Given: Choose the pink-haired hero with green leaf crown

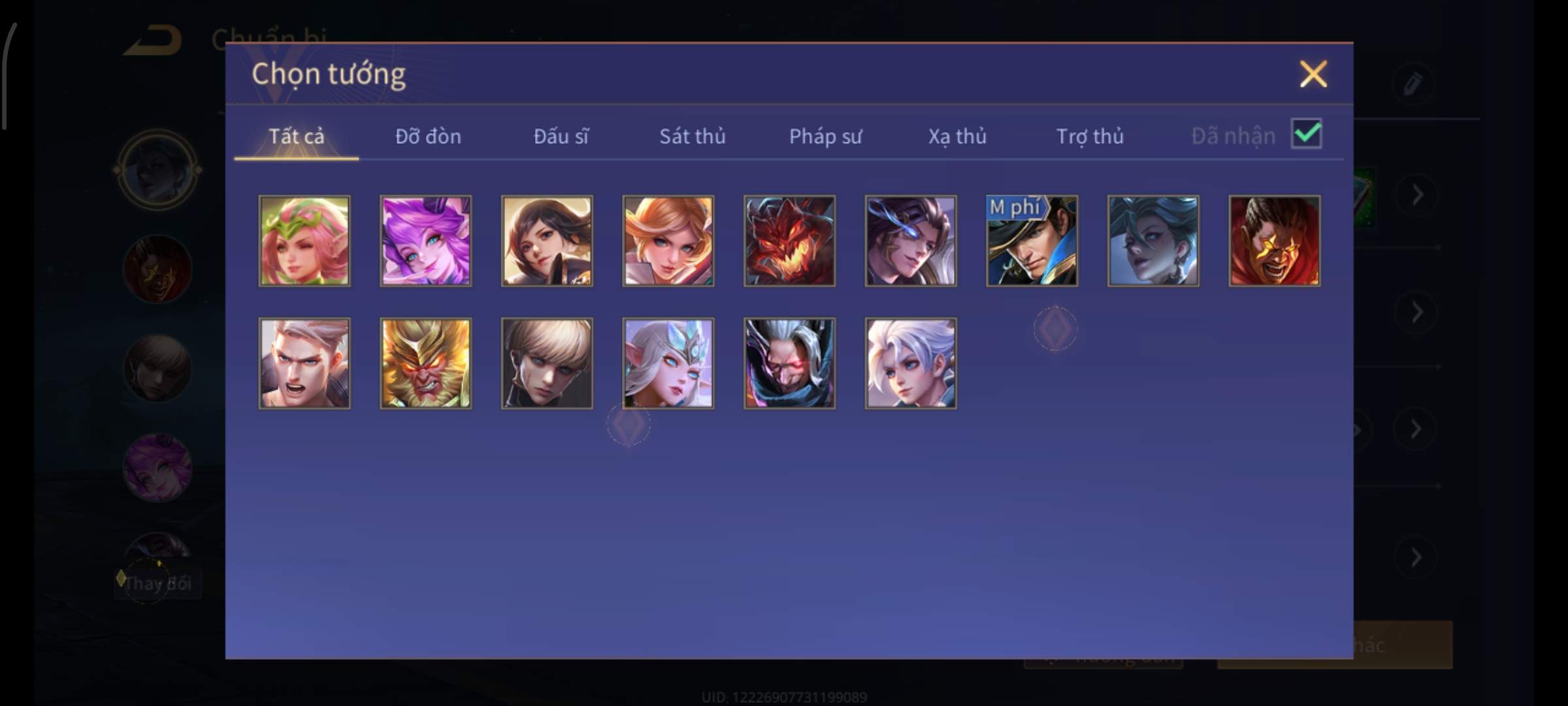Looking at the screenshot, I should pyautogui.click(x=304, y=241).
